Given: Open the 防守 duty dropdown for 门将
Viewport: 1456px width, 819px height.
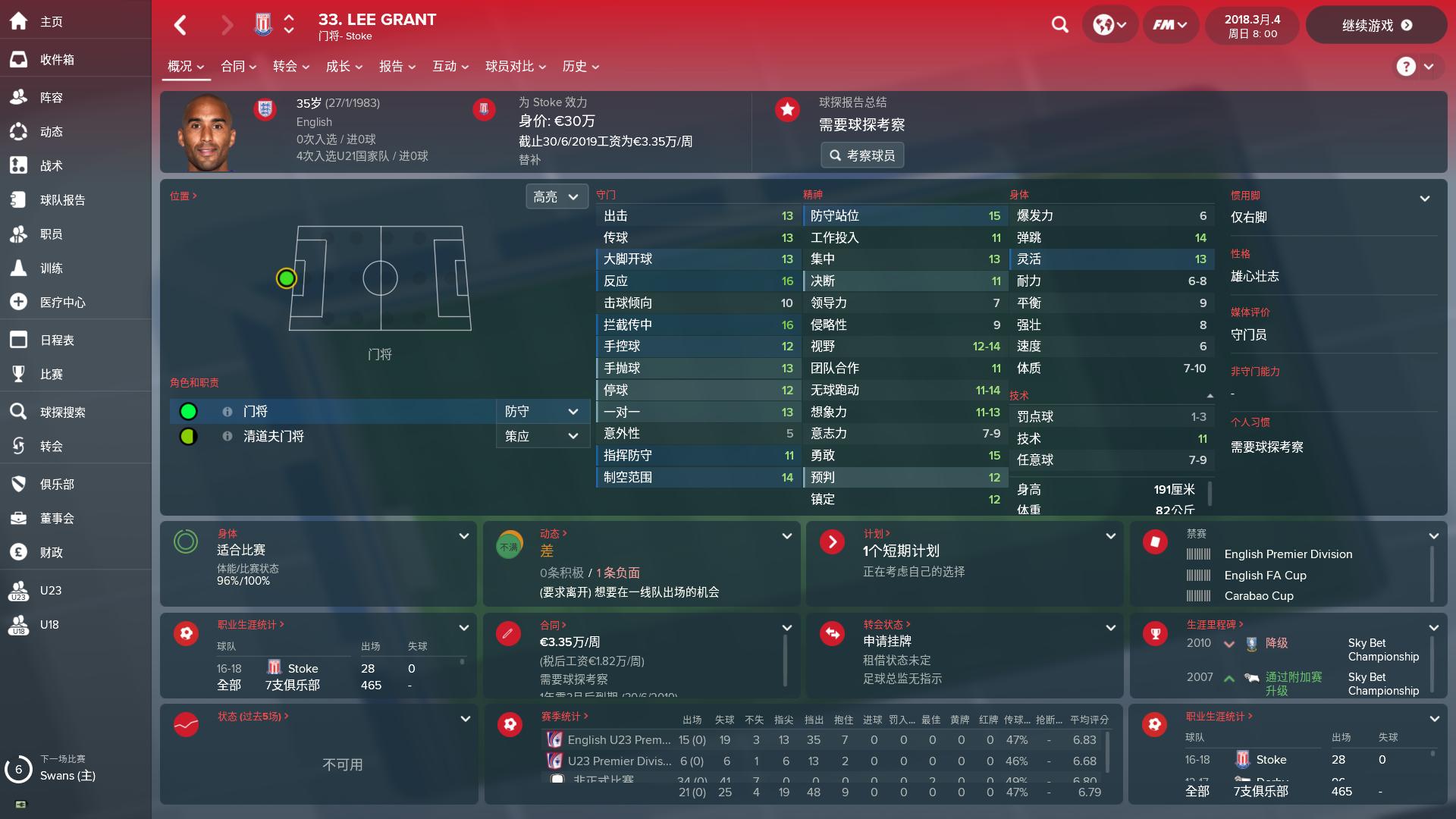Looking at the screenshot, I should click(541, 410).
